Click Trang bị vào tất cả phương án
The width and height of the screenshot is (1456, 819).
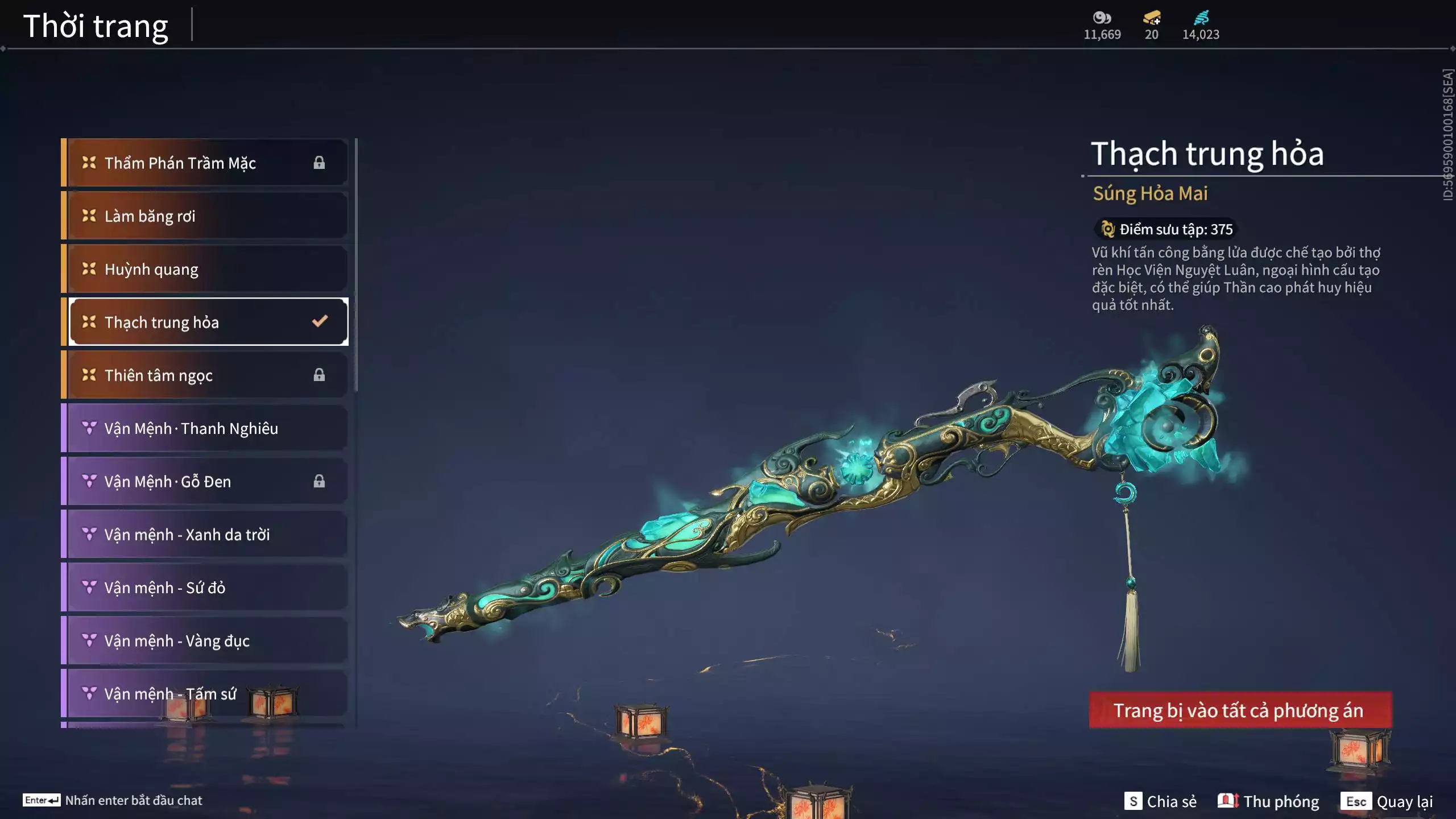tap(1240, 710)
